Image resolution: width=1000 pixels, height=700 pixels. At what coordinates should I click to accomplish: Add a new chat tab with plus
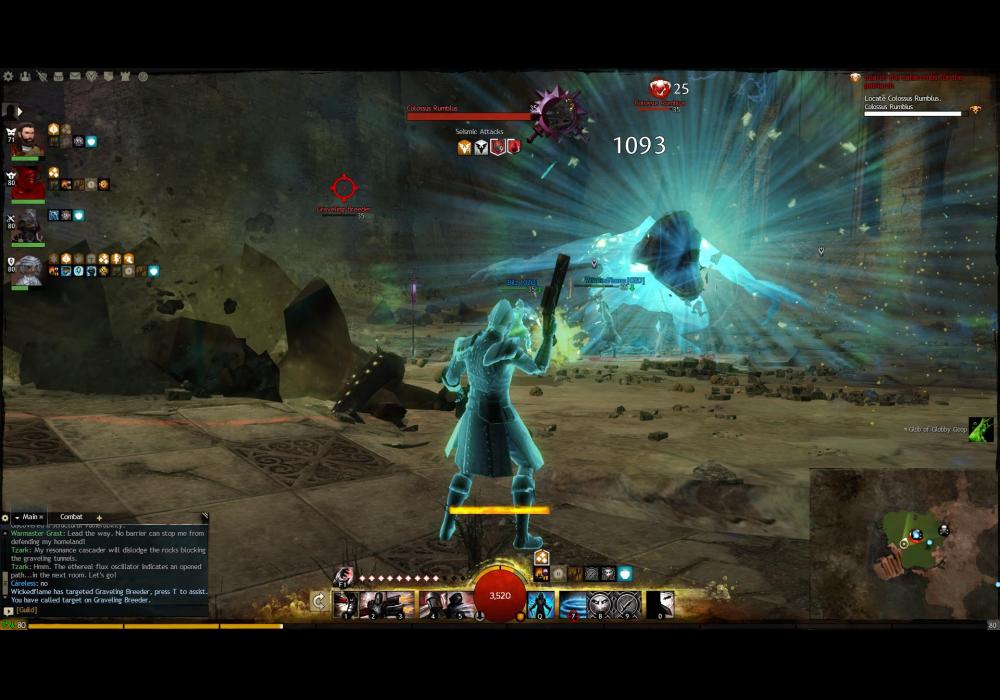99,517
